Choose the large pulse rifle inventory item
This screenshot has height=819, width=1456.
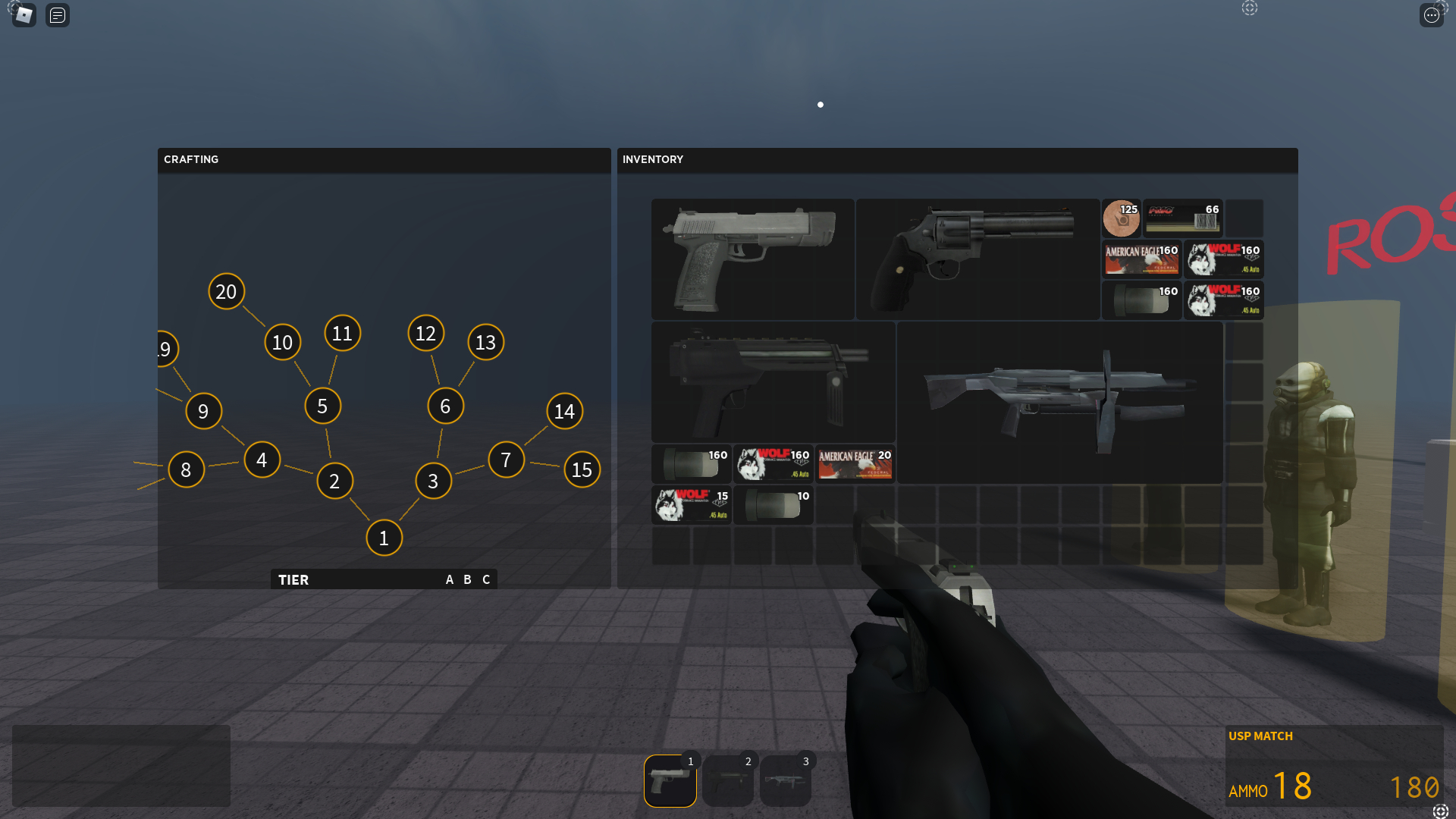tap(1059, 403)
